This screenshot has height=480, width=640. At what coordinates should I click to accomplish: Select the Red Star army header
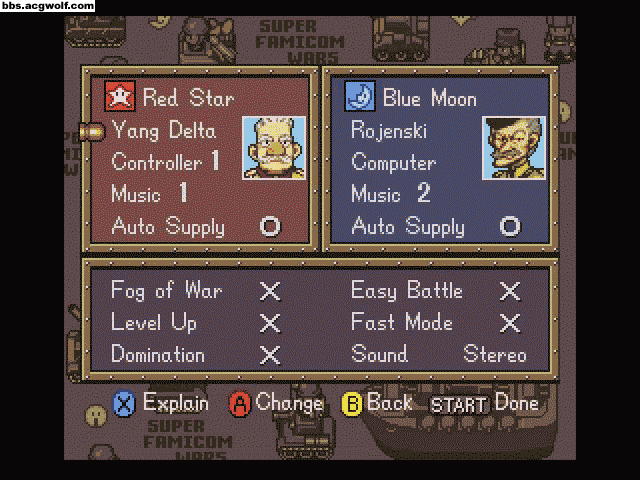tap(170, 98)
